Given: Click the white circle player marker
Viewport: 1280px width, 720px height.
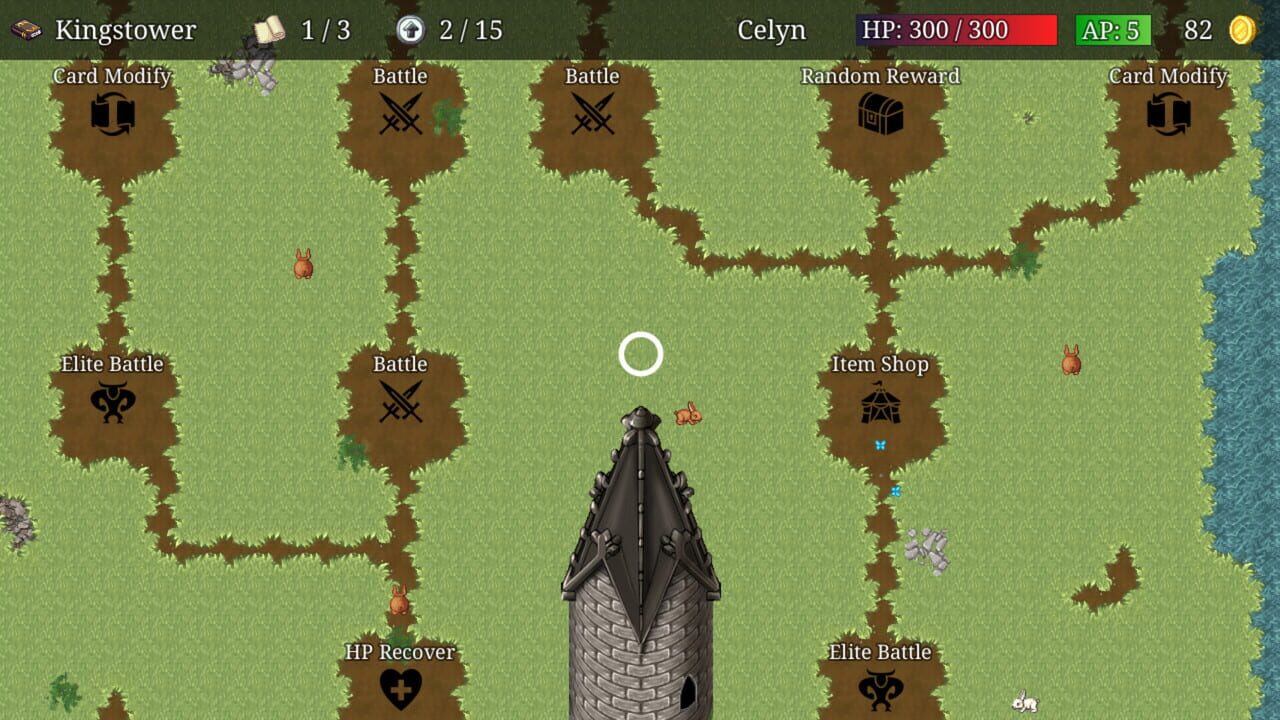Looking at the screenshot, I should click(x=641, y=355).
